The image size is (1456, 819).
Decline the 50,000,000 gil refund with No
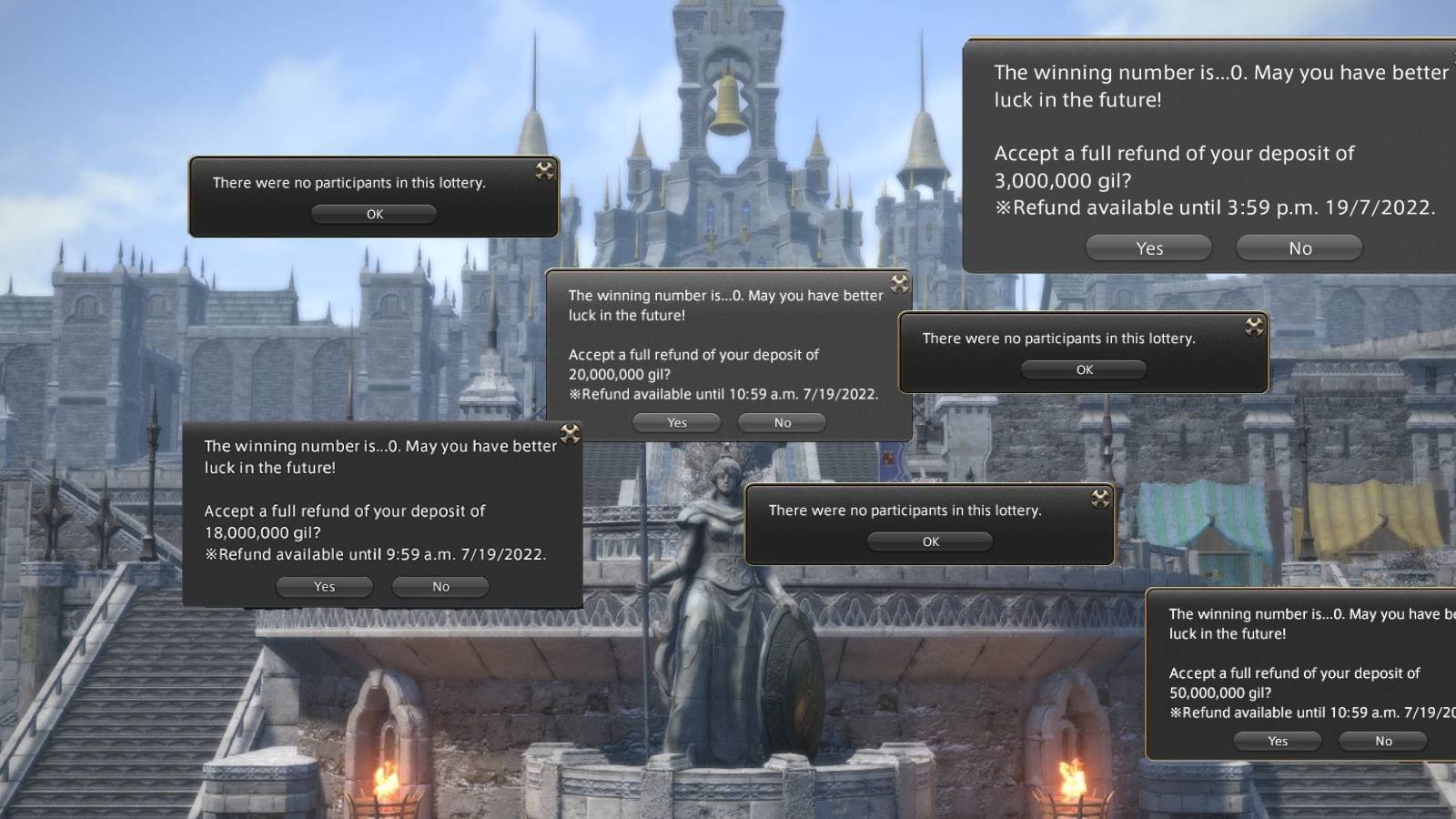[x=1382, y=741]
